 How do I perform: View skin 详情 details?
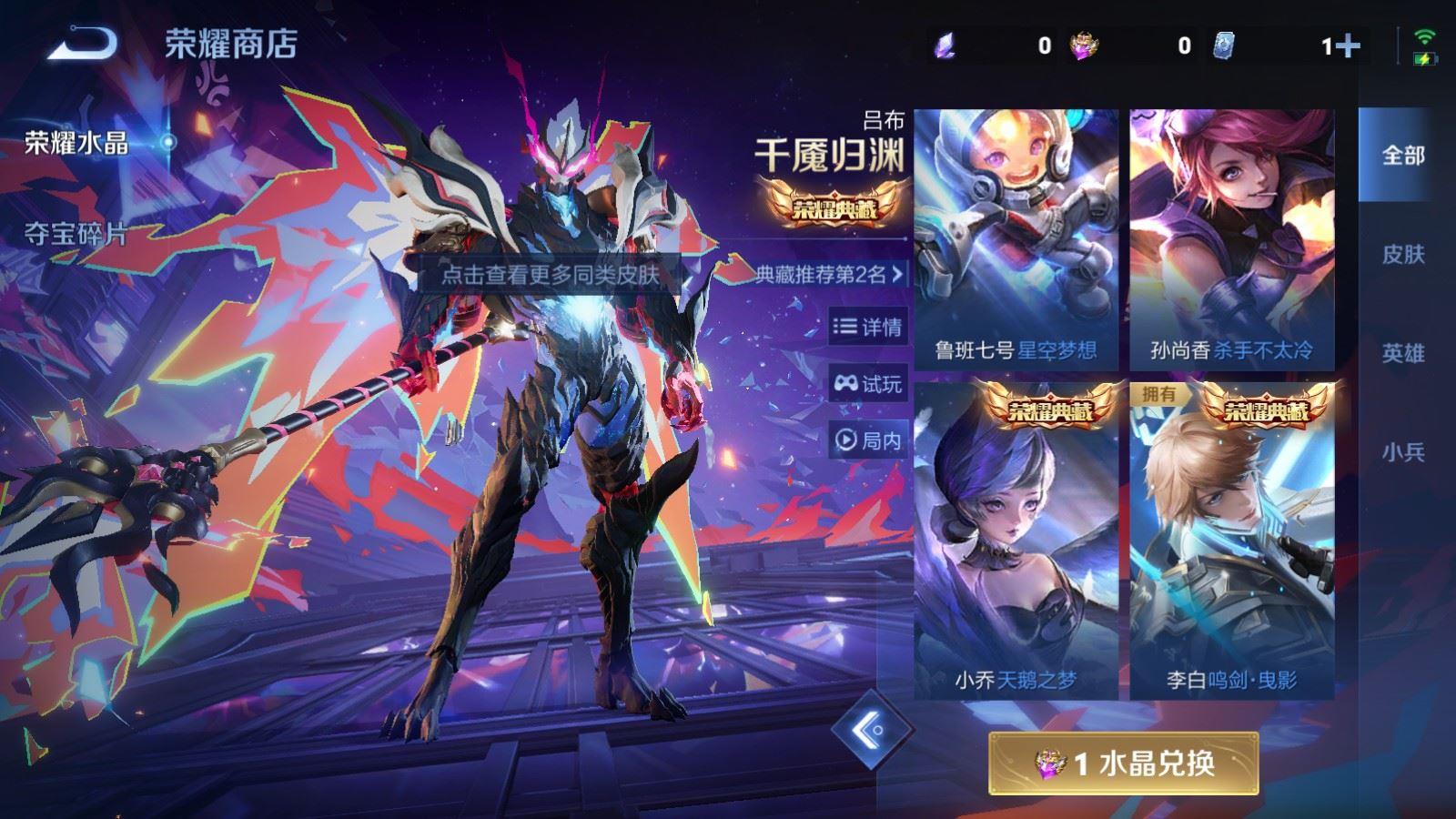(868, 327)
